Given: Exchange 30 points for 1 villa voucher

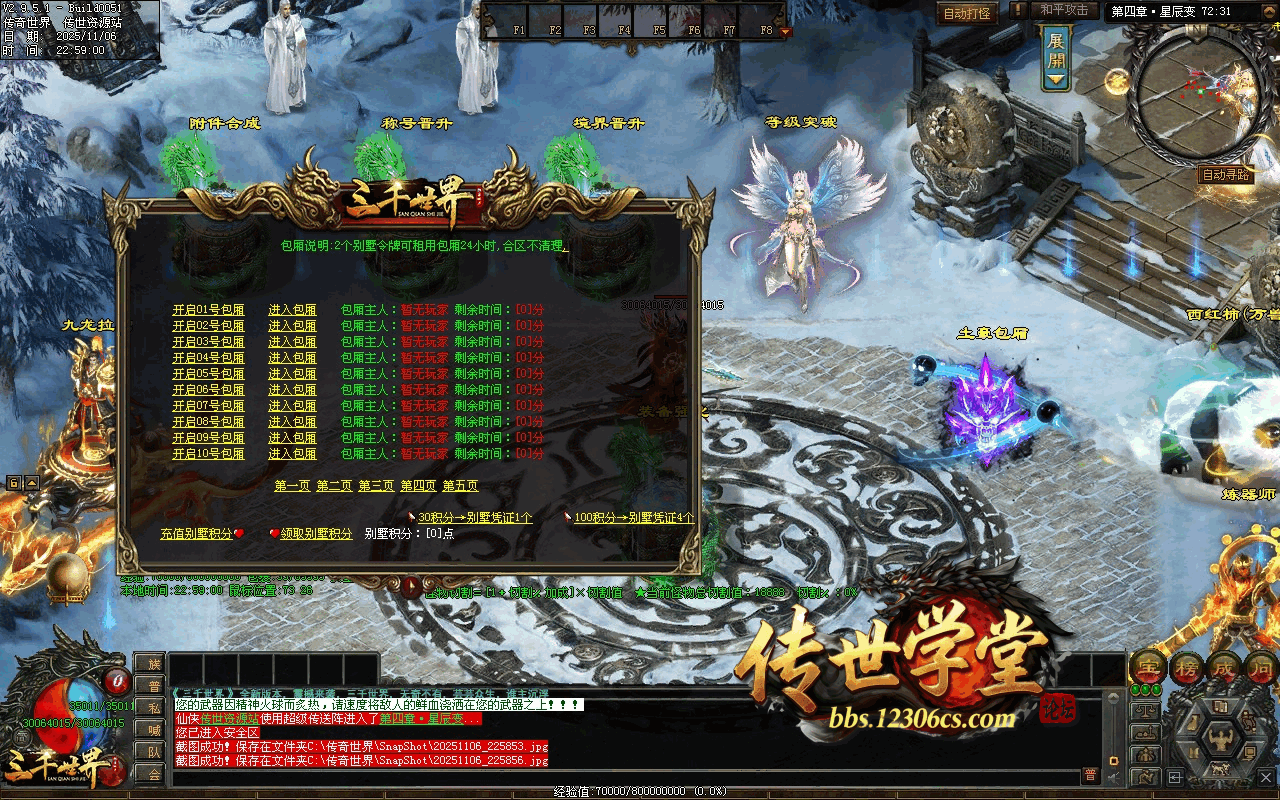Looking at the screenshot, I should click(x=475, y=518).
